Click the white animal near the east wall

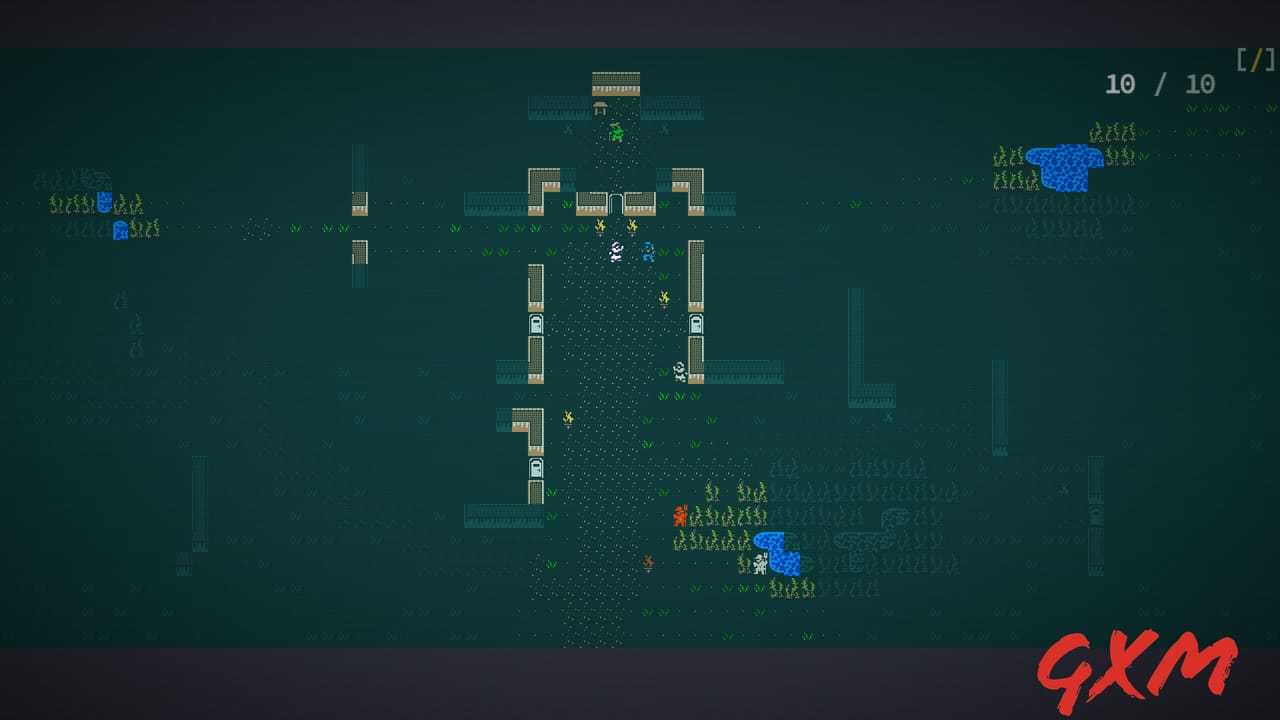[681, 370]
